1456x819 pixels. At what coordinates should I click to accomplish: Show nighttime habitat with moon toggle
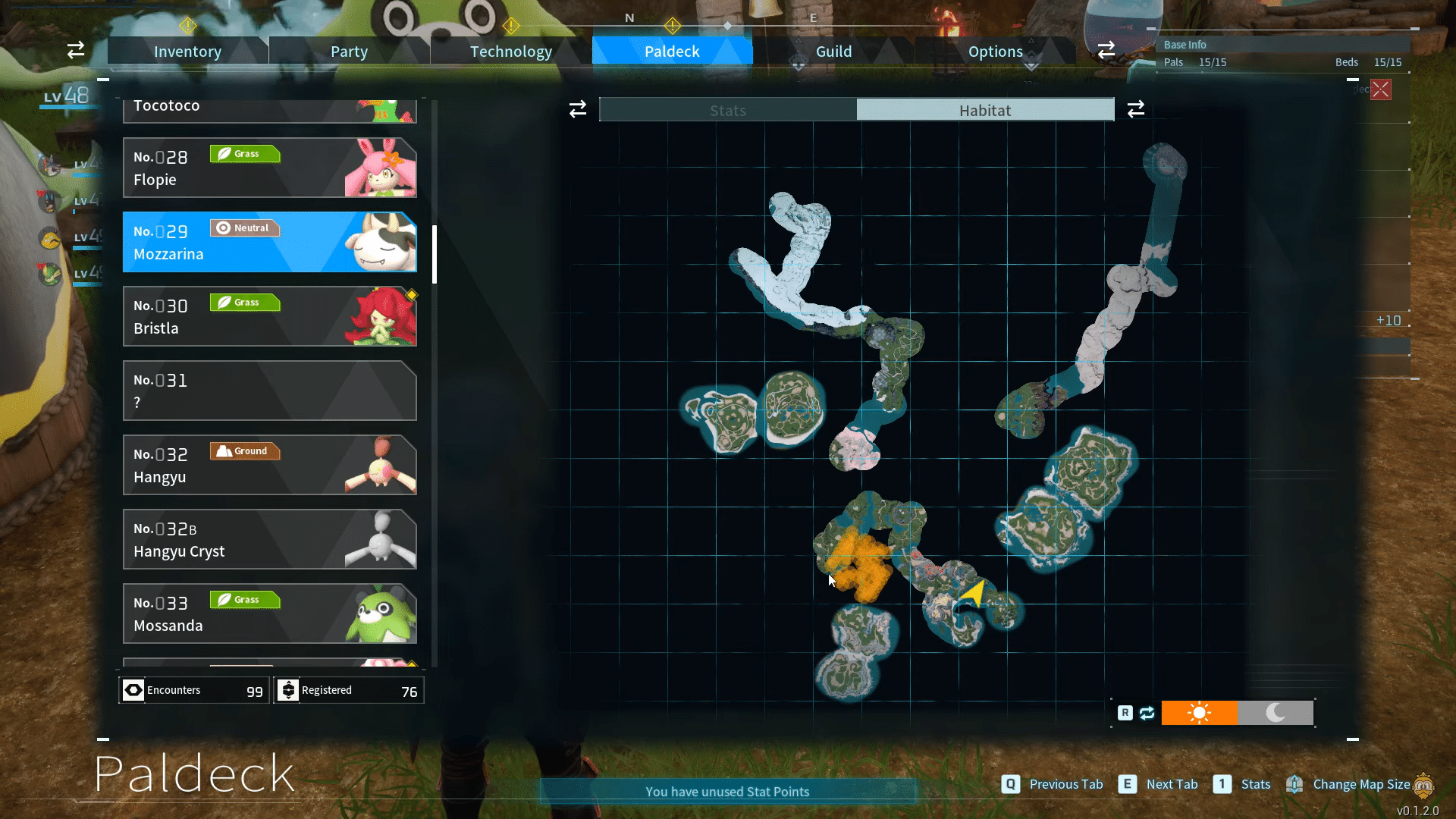click(1276, 713)
